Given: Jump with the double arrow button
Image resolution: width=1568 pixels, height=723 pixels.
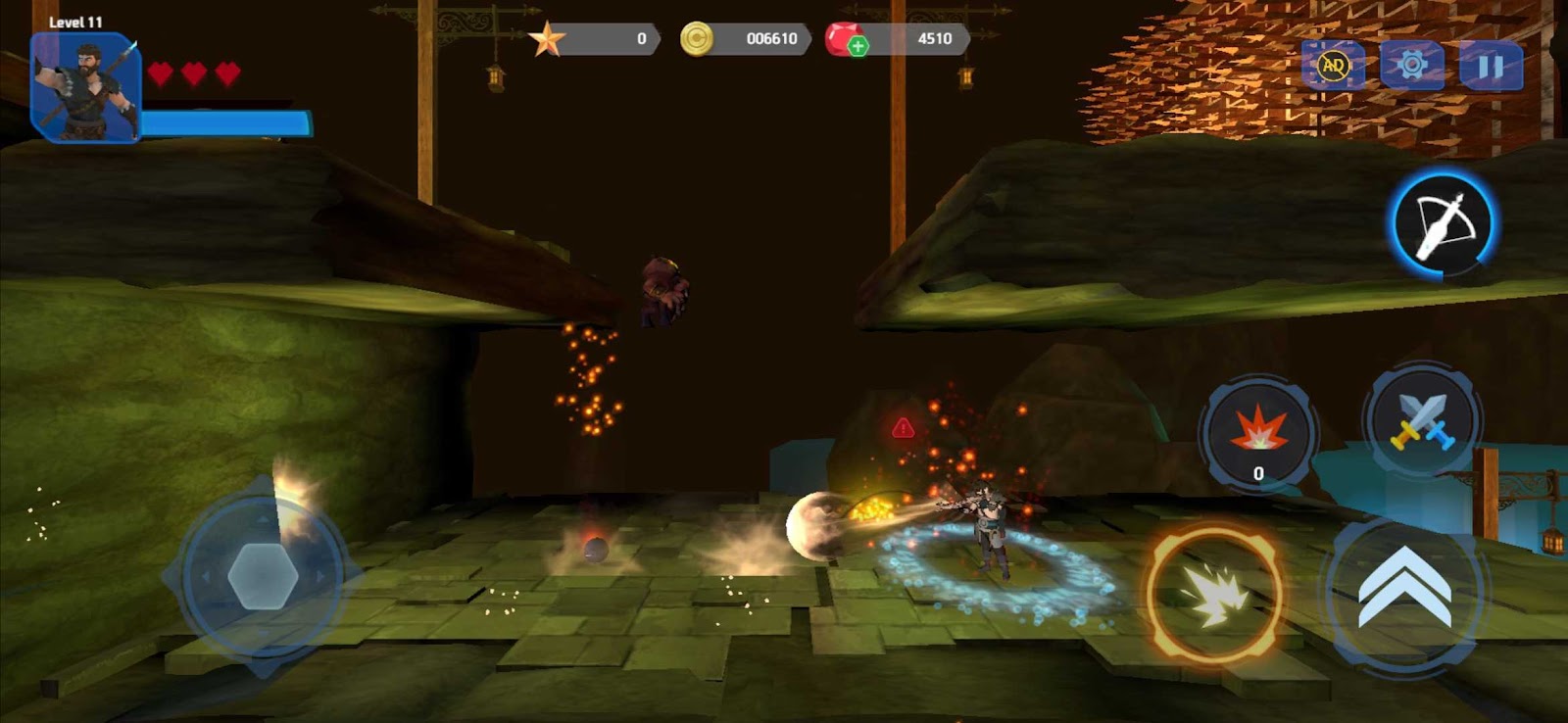Looking at the screenshot, I should pyautogui.click(x=1404, y=590).
